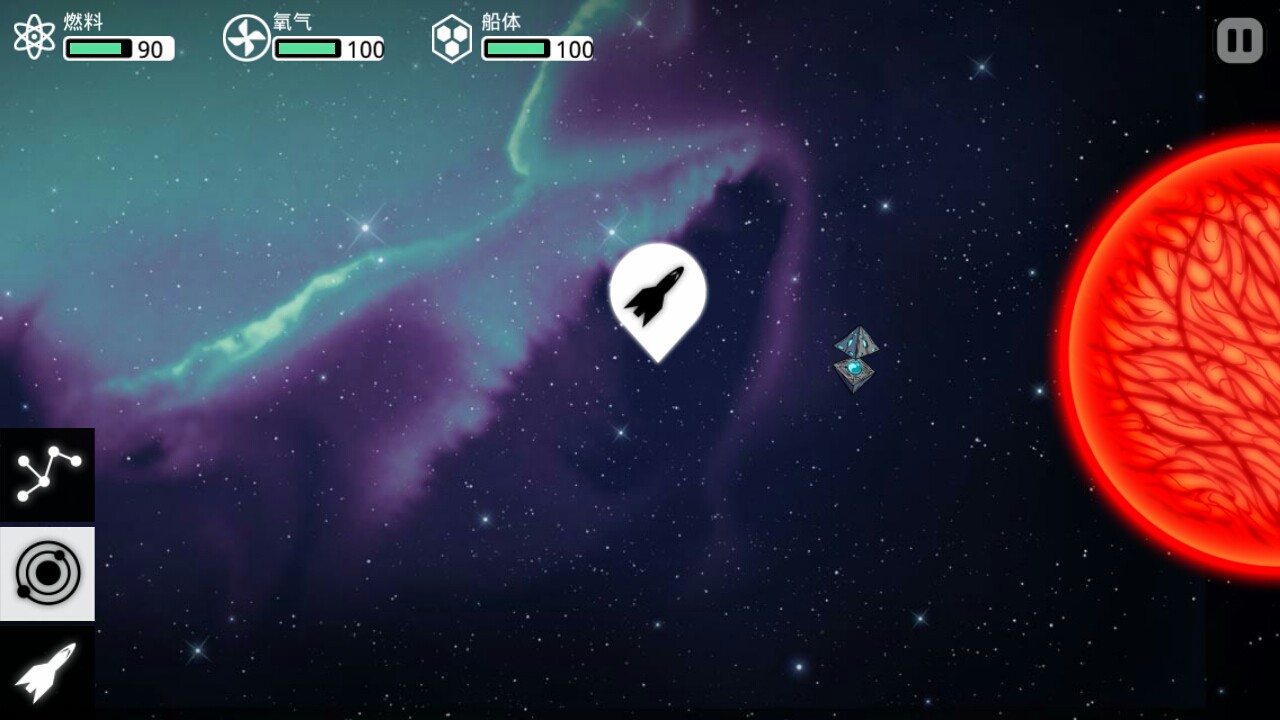Image resolution: width=1280 pixels, height=720 pixels.
Task: Select the hull hexagon icon
Action: pos(452,40)
